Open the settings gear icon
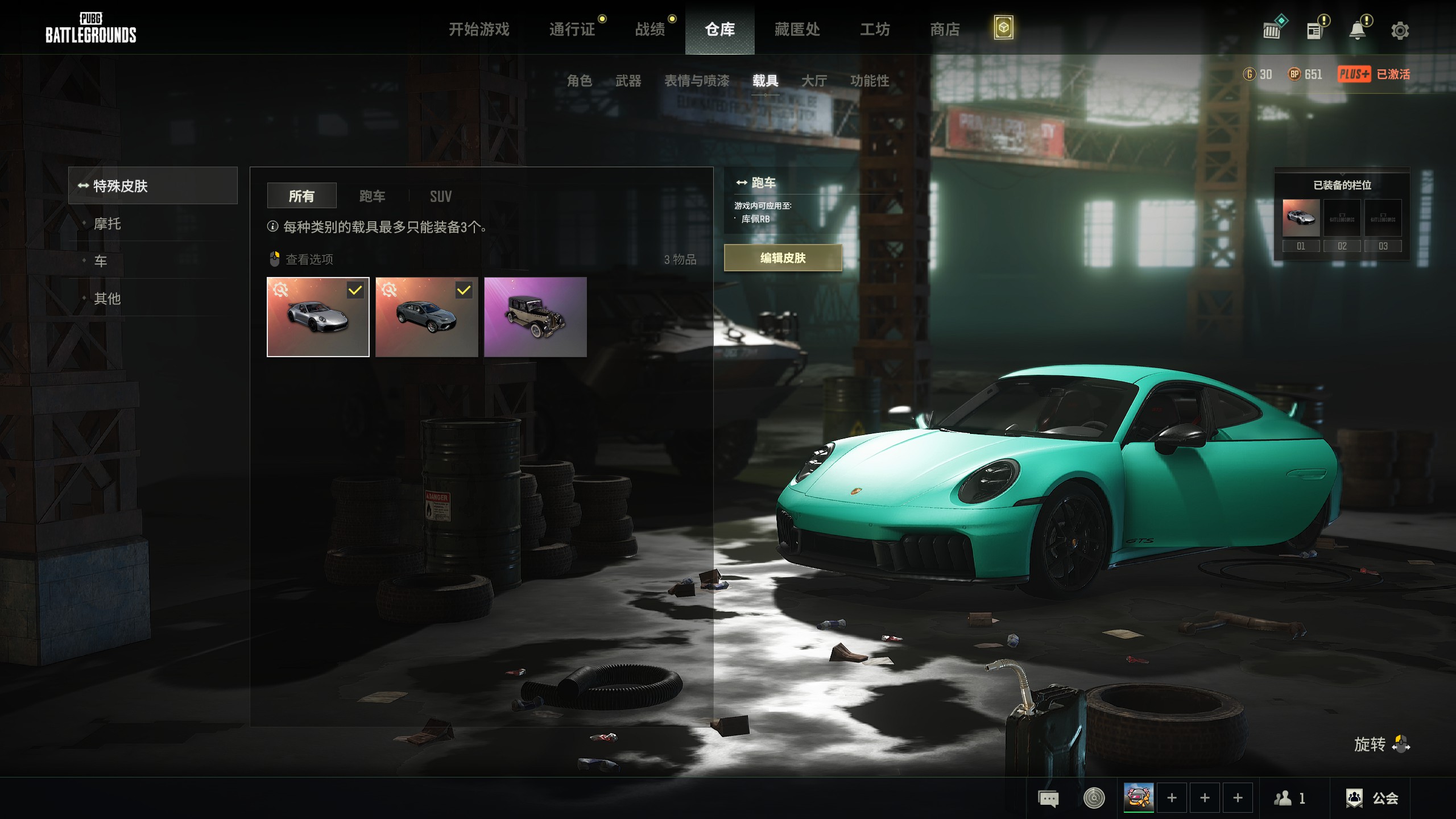This screenshot has height=819, width=1456. [x=1400, y=31]
